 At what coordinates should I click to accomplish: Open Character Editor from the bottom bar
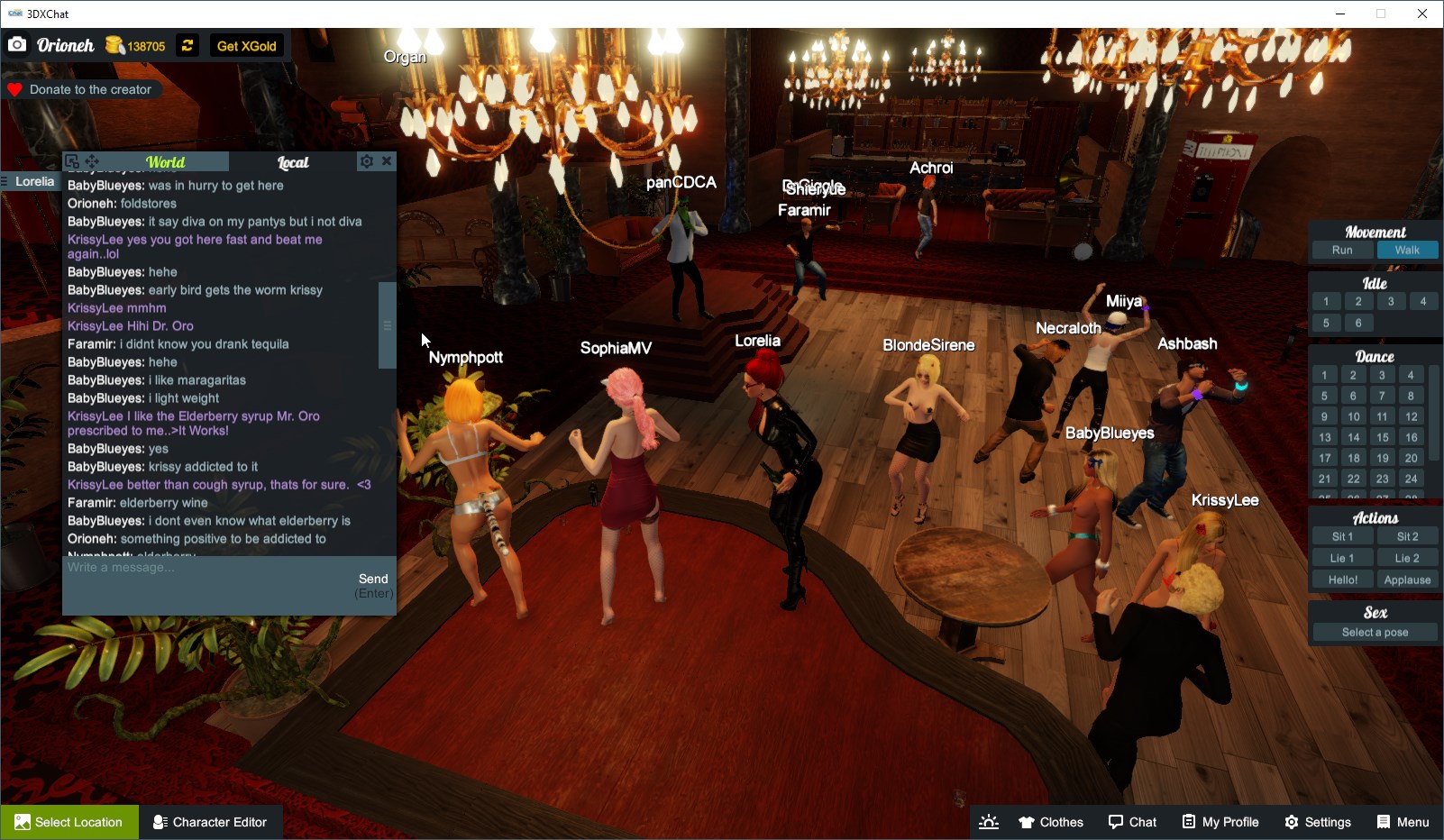pos(210,821)
